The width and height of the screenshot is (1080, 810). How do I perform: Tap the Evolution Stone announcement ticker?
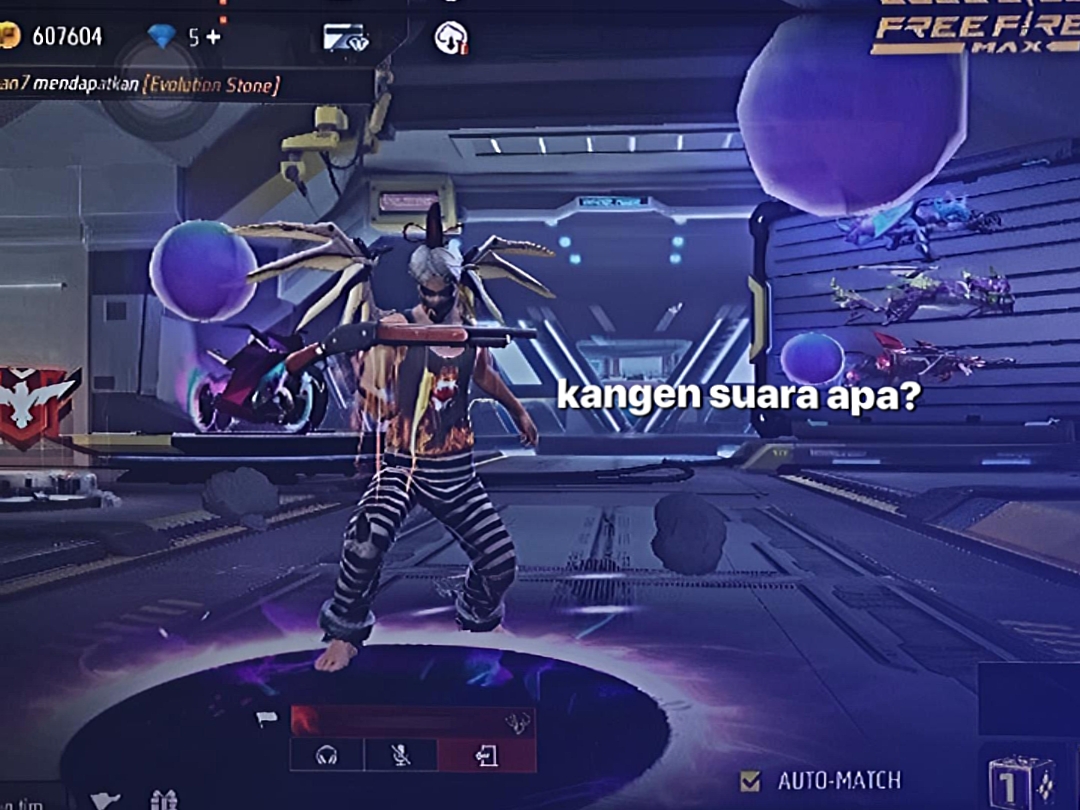point(140,86)
